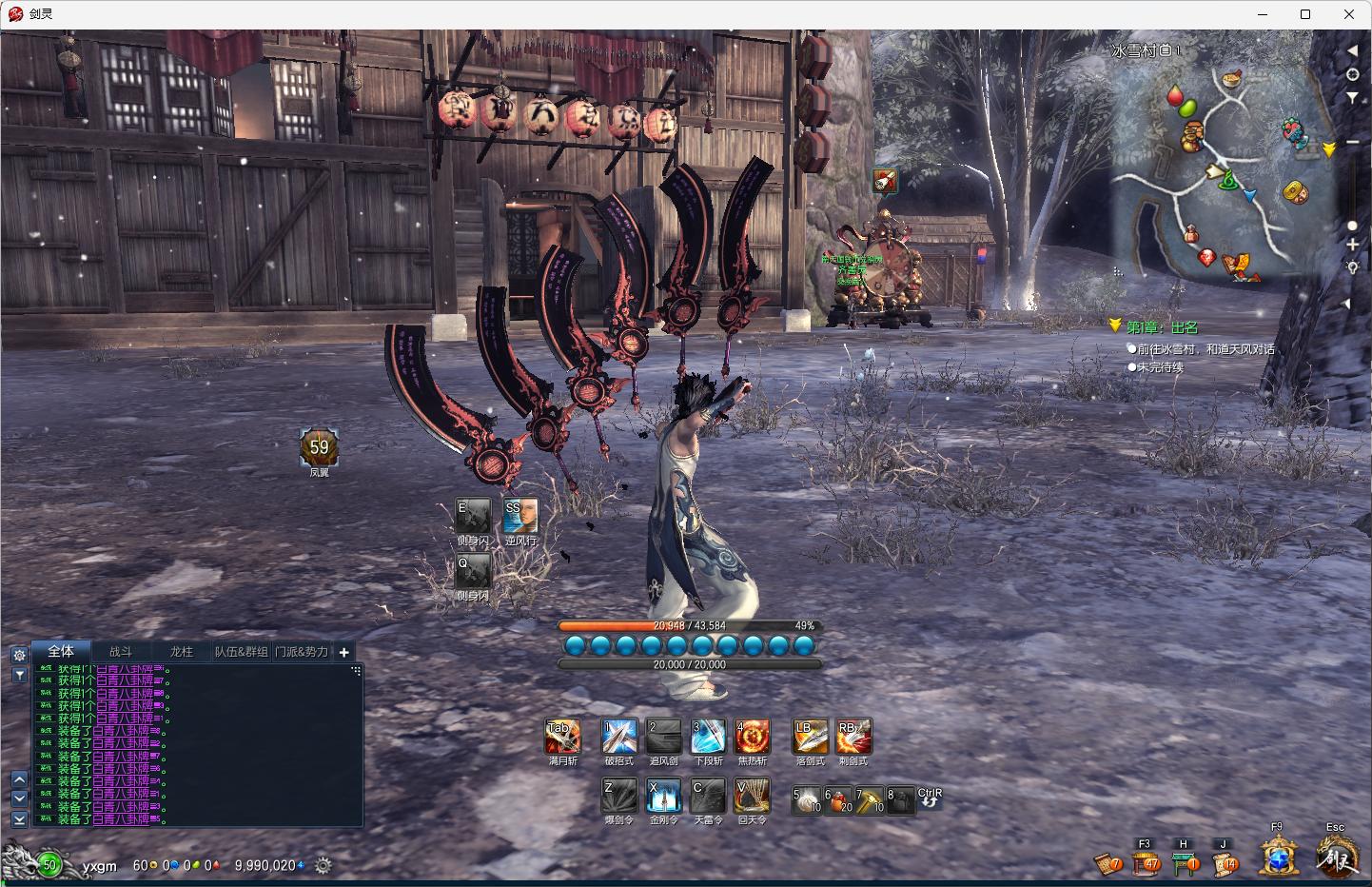Jump chat log to the bottom
This screenshot has height=887, width=1372.
point(19,819)
